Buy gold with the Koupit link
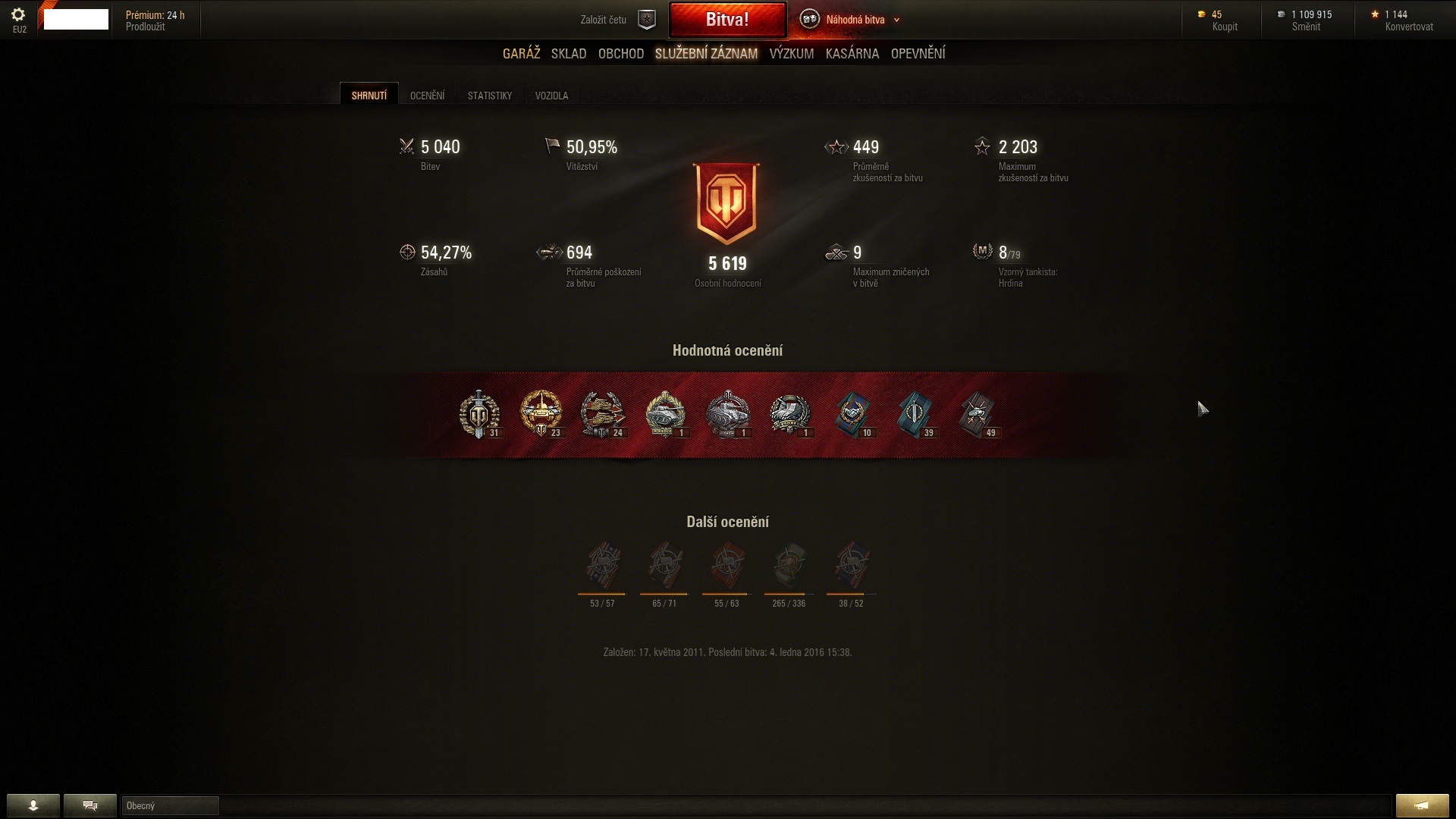The height and width of the screenshot is (819, 1456). point(1225,27)
